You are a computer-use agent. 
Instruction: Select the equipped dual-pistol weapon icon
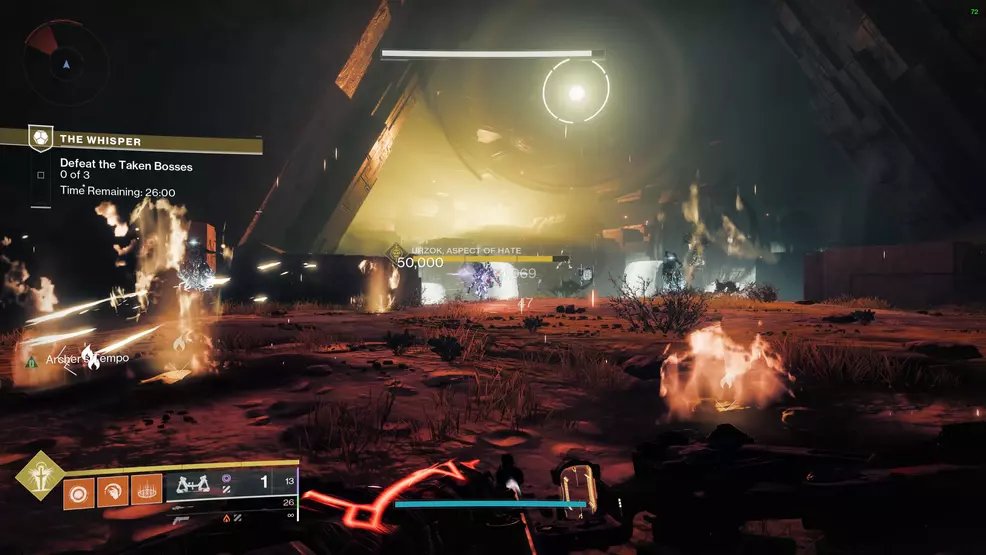[192, 484]
